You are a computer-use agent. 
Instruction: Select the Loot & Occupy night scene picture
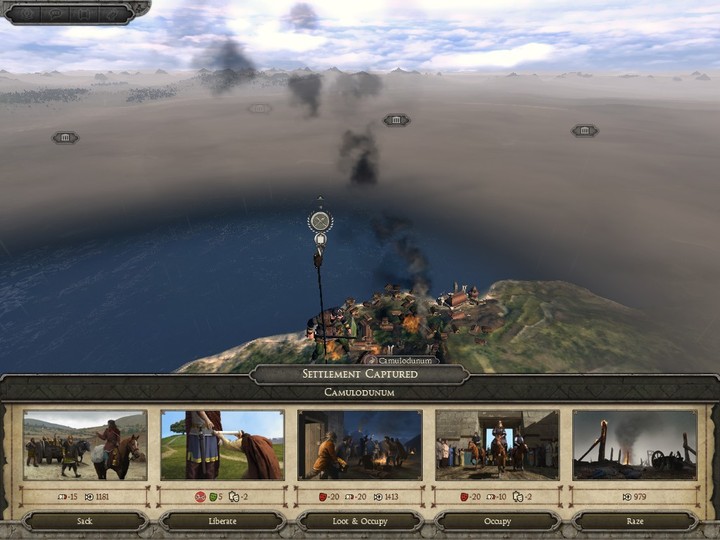[x=360, y=444]
